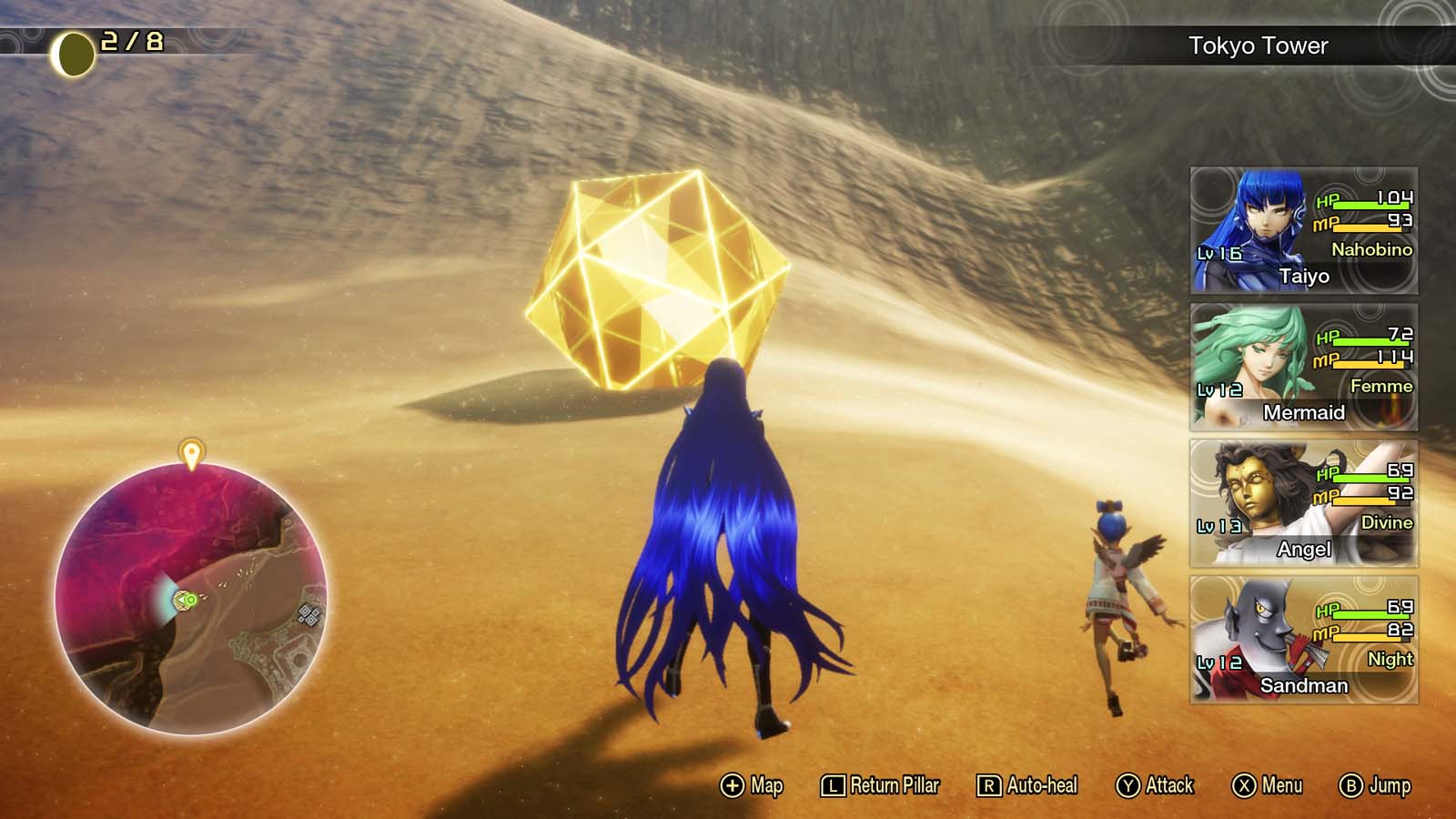Select Sandman at the bottom of the party list
This screenshot has width=1456, height=819.
pyautogui.click(x=1302, y=639)
